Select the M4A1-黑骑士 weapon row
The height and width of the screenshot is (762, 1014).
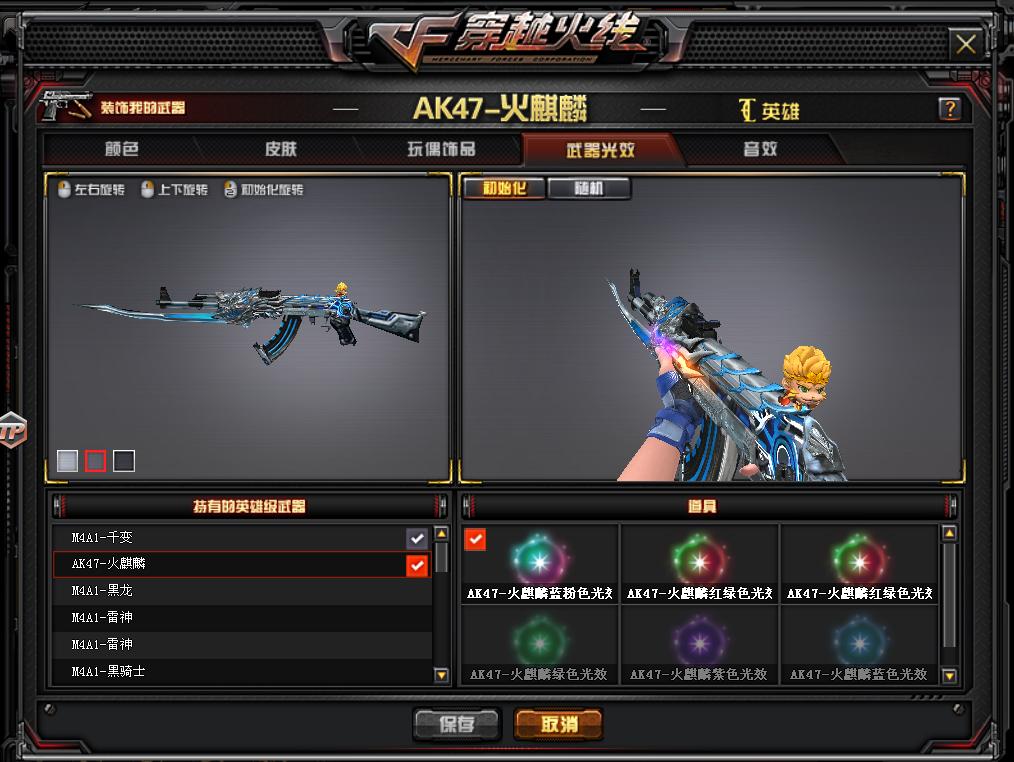point(230,671)
